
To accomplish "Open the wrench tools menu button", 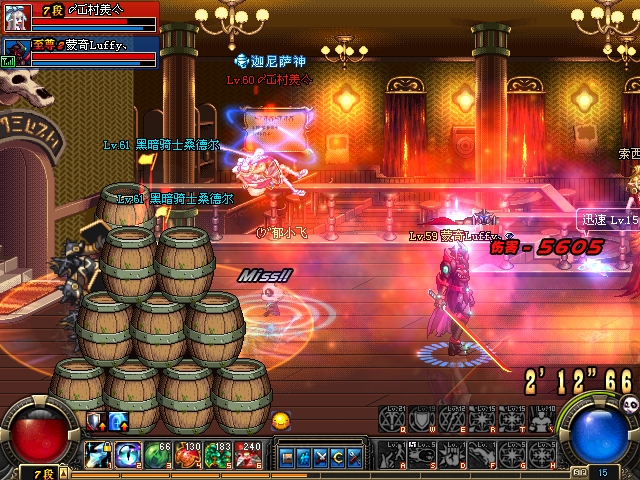I will 354,457.
